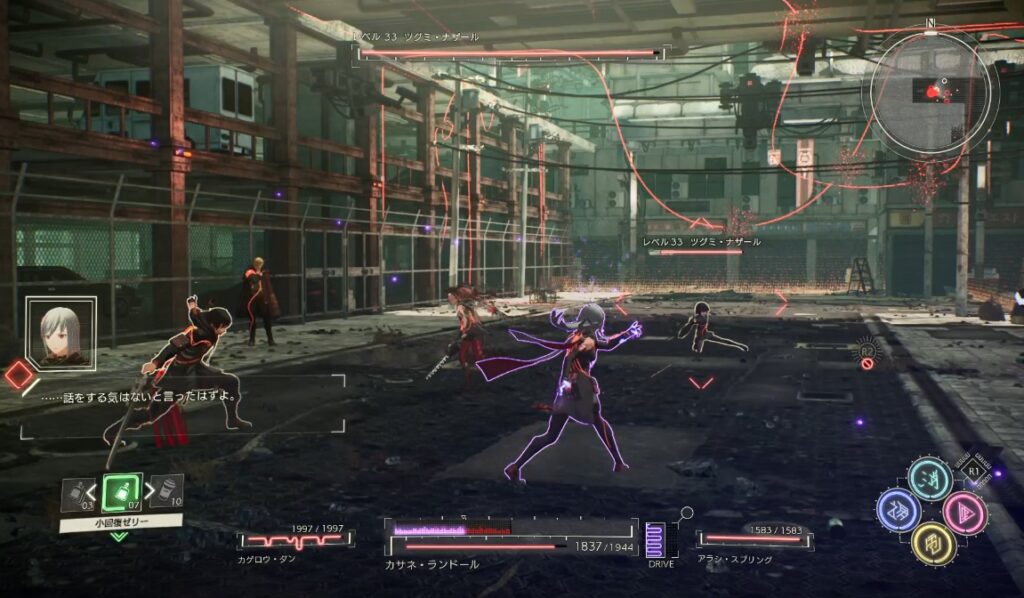This screenshot has height=598, width=1024.
Task: Cycle items with the right arrow
Action: point(147,491)
